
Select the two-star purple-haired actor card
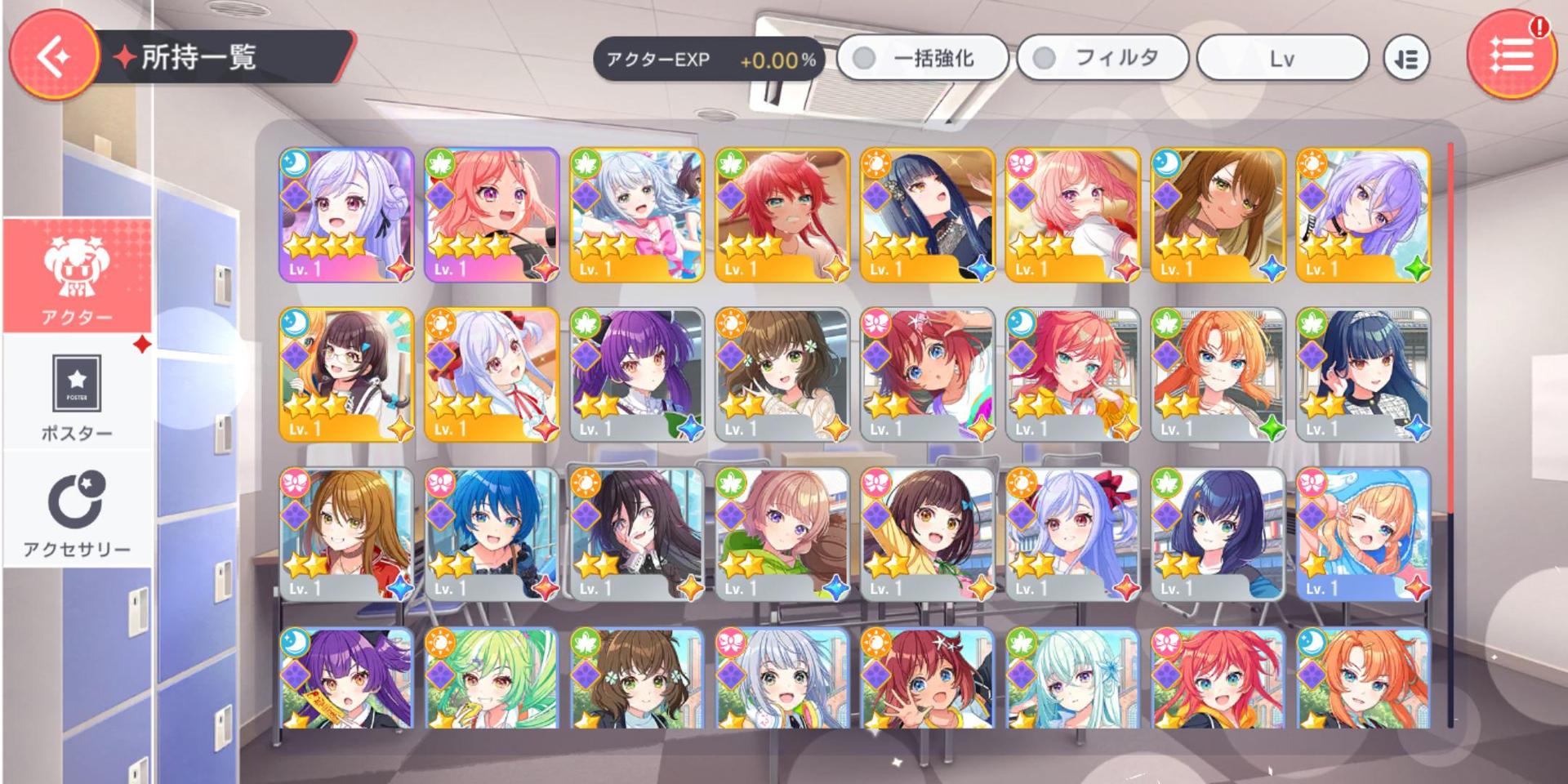[x=637, y=375]
